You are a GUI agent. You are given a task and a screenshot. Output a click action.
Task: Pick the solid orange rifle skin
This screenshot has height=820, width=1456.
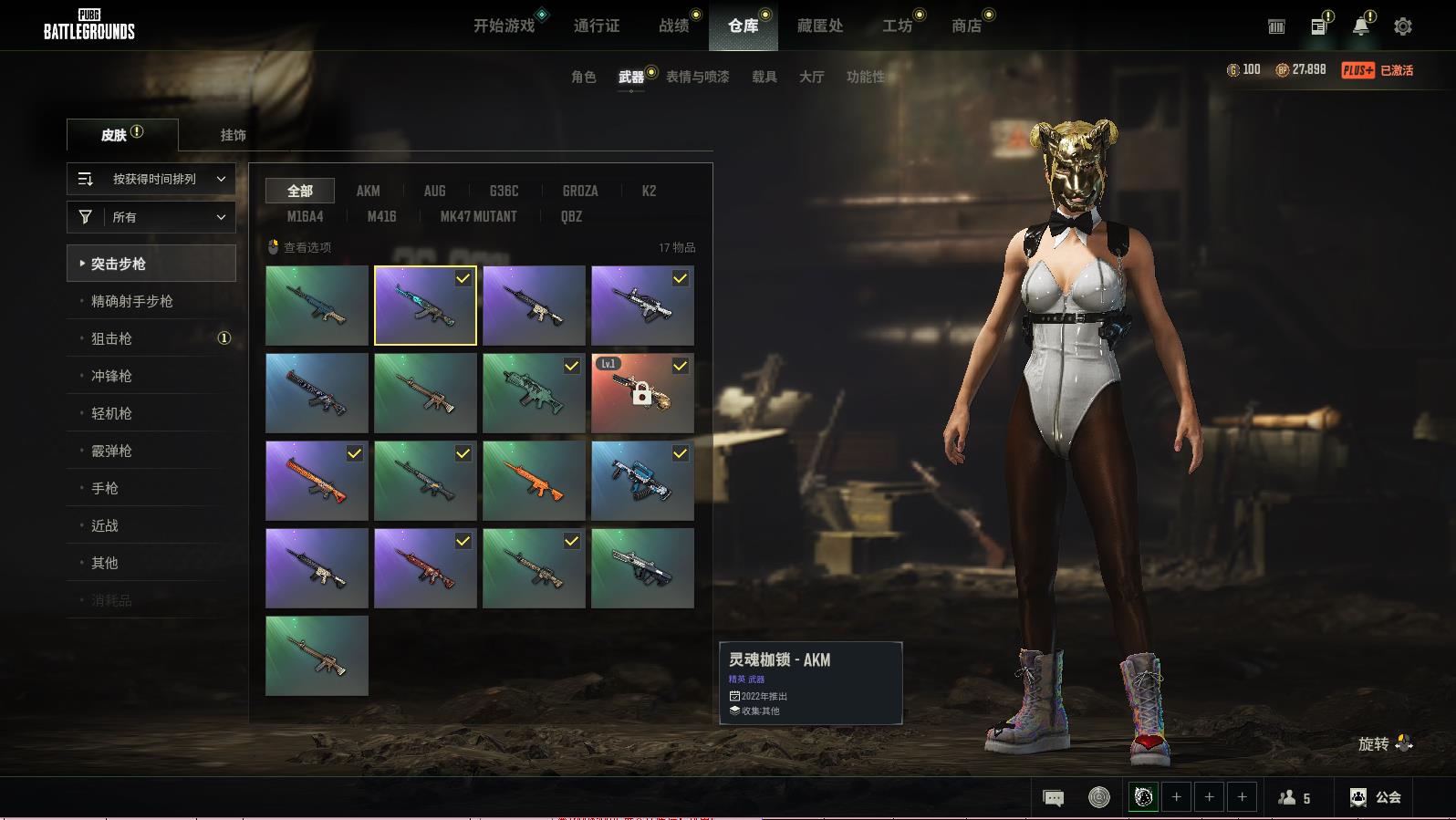pos(534,481)
